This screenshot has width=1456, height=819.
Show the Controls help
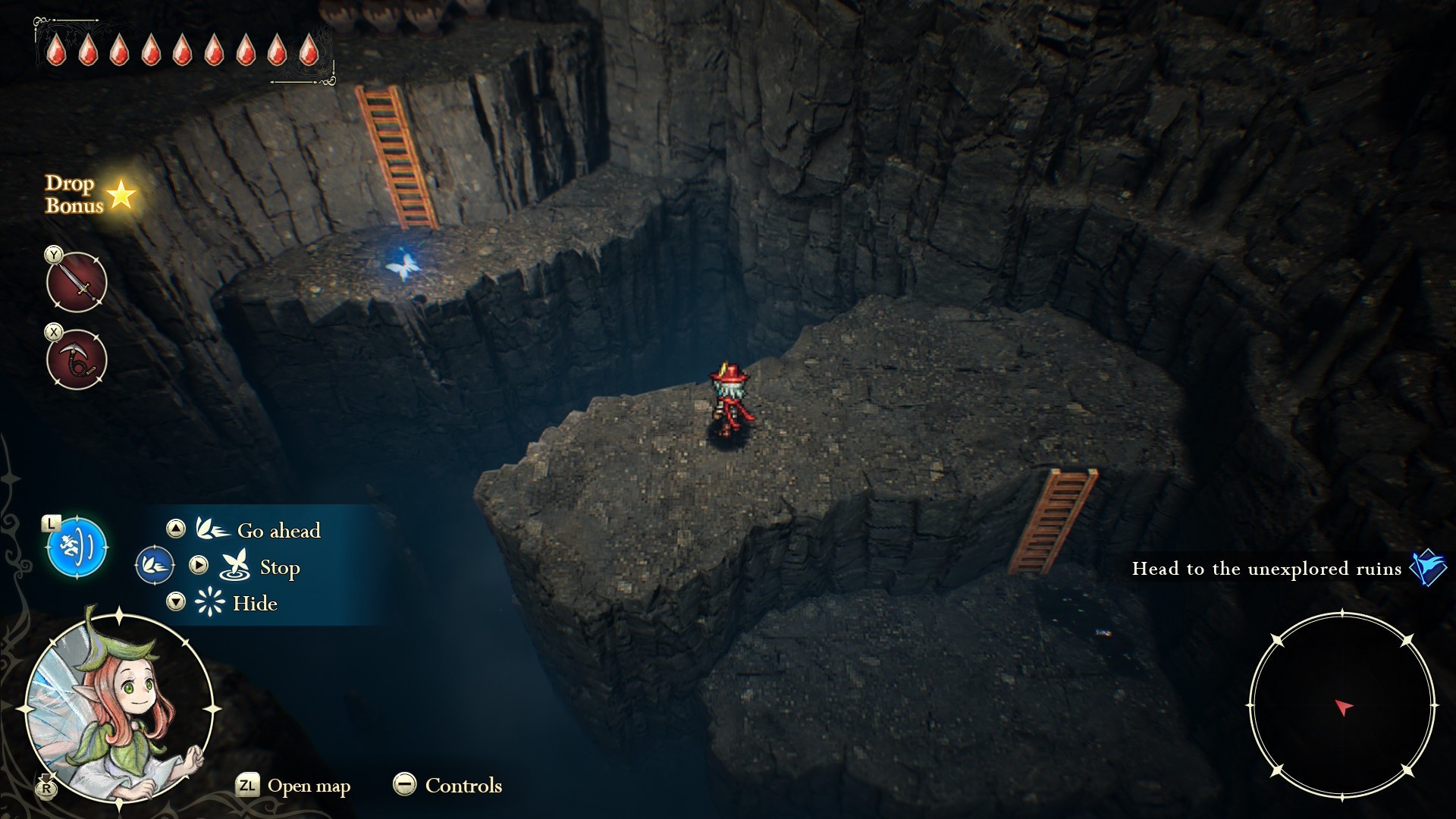coord(448,786)
